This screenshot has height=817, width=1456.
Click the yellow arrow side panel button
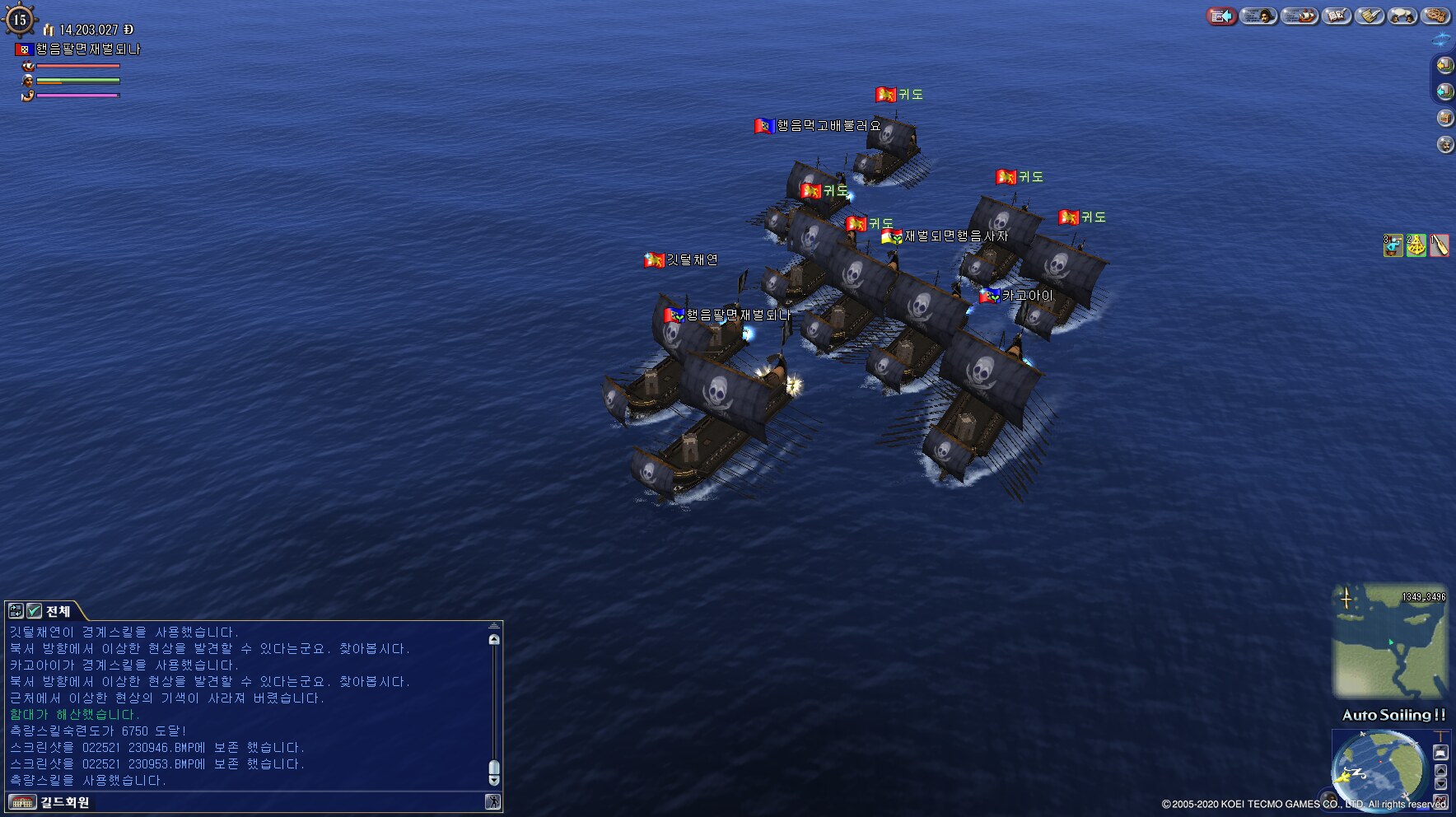pyautogui.click(x=1444, y=65)
